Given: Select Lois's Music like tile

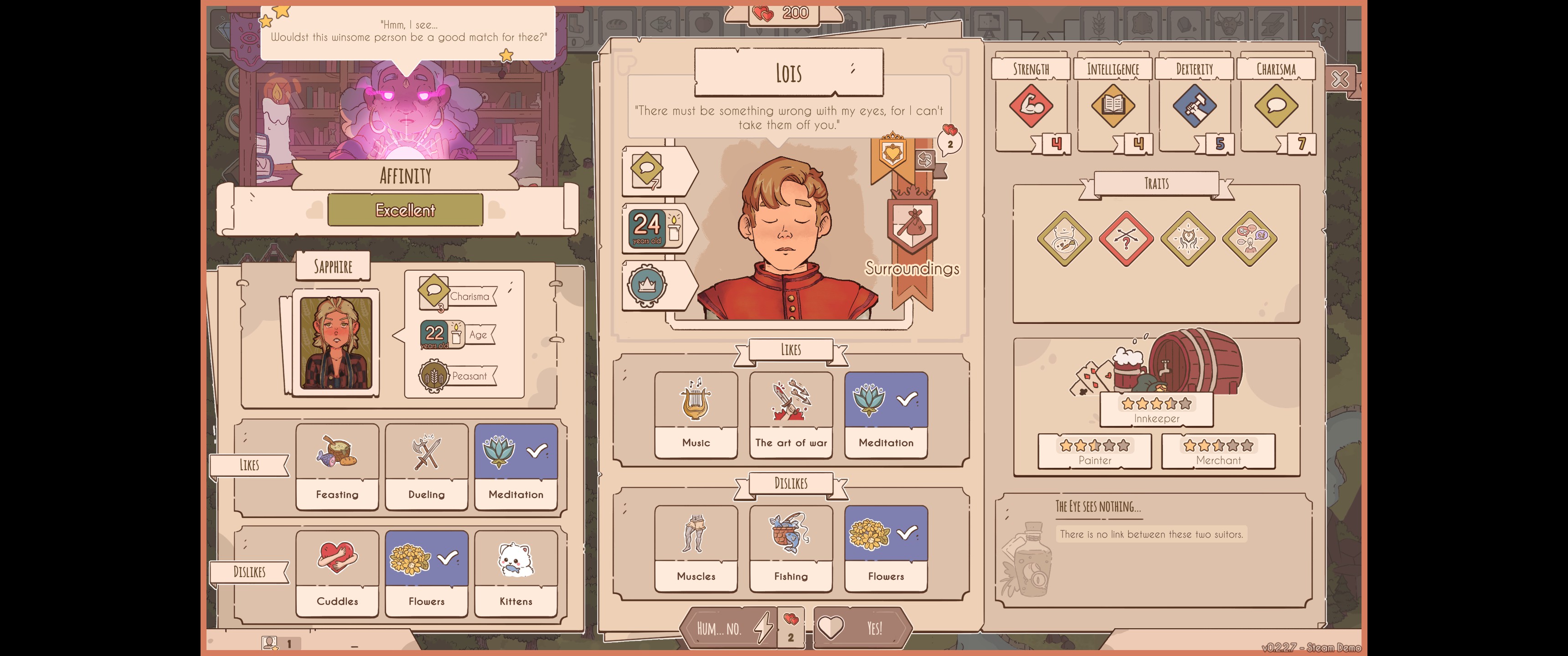Looking at the screenshot, I should [696, 415].
